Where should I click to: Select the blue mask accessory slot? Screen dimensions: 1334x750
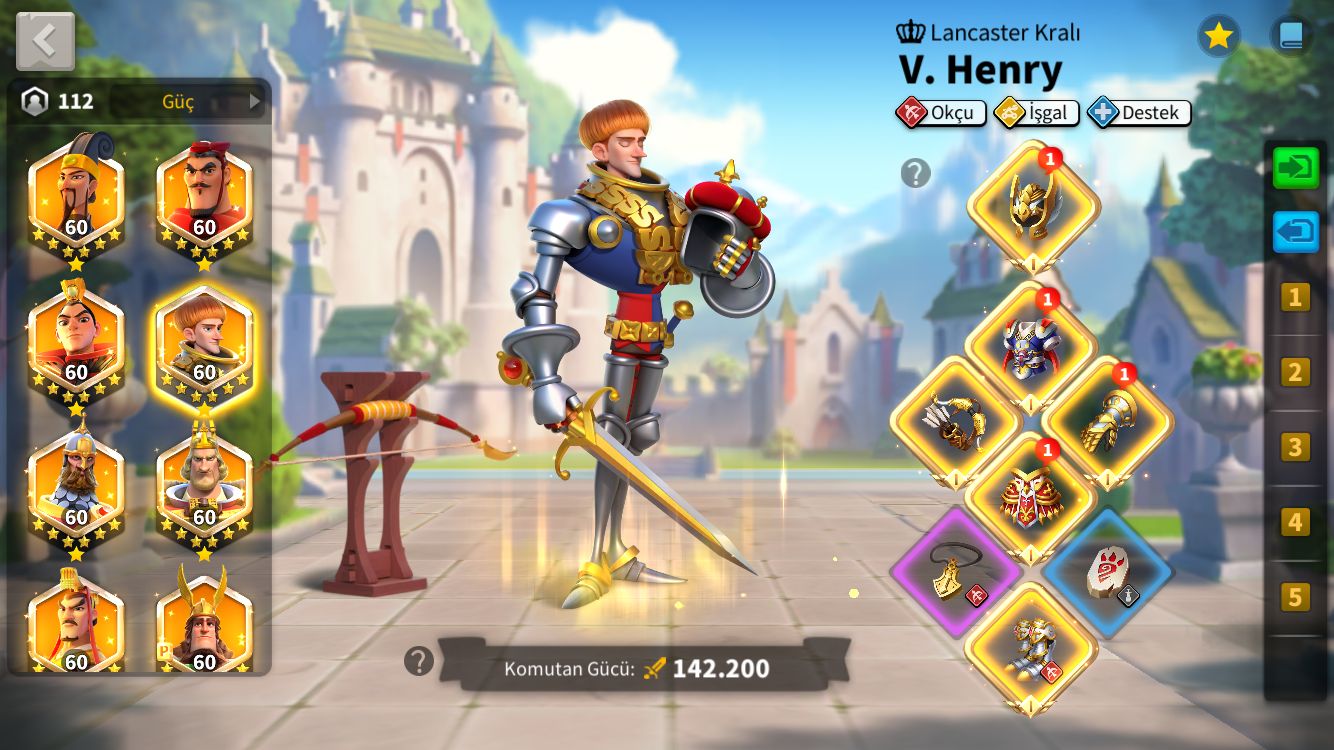[x=1108, y=571]
